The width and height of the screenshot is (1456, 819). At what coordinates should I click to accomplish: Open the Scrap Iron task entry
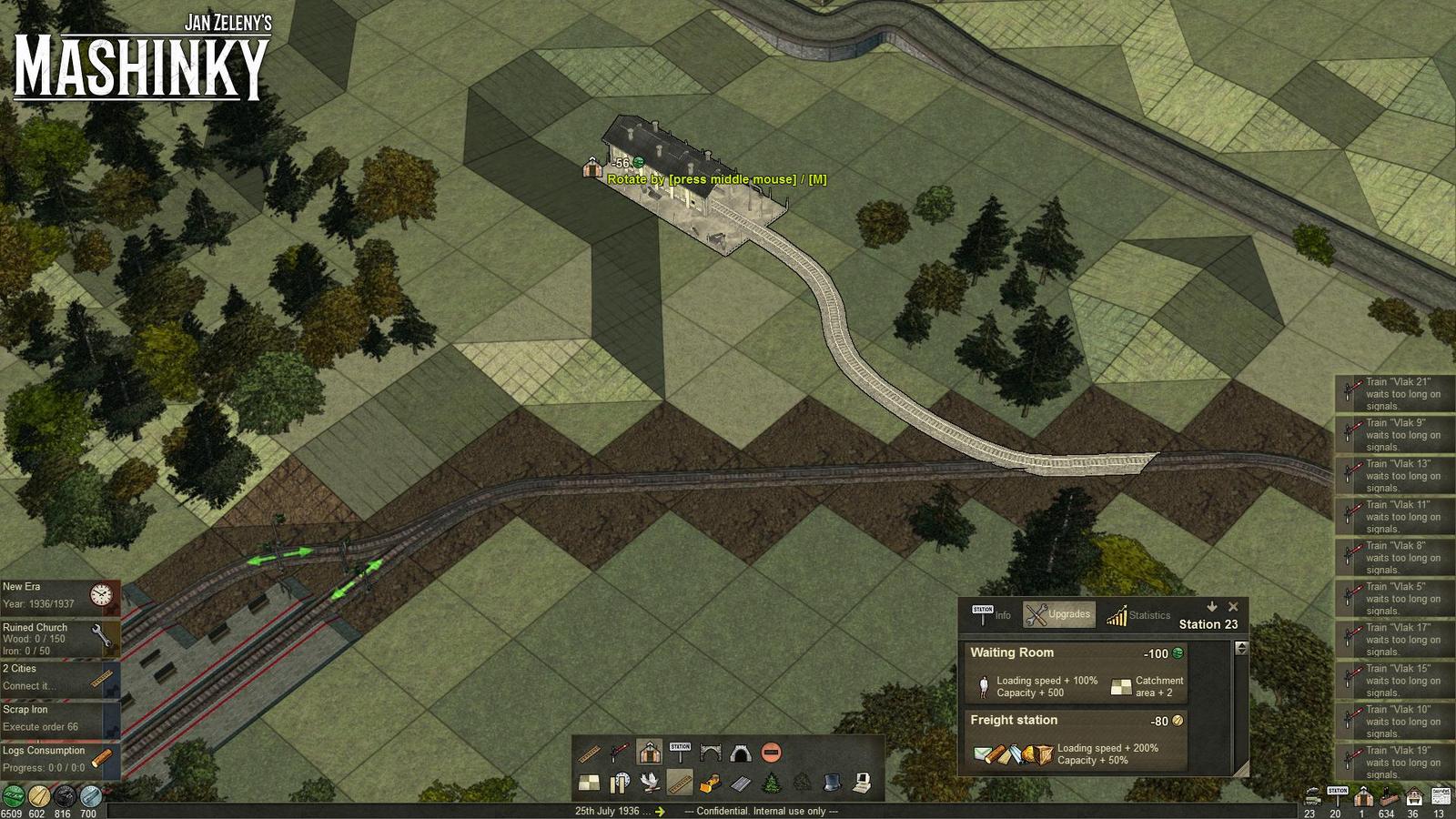(60, 719)
